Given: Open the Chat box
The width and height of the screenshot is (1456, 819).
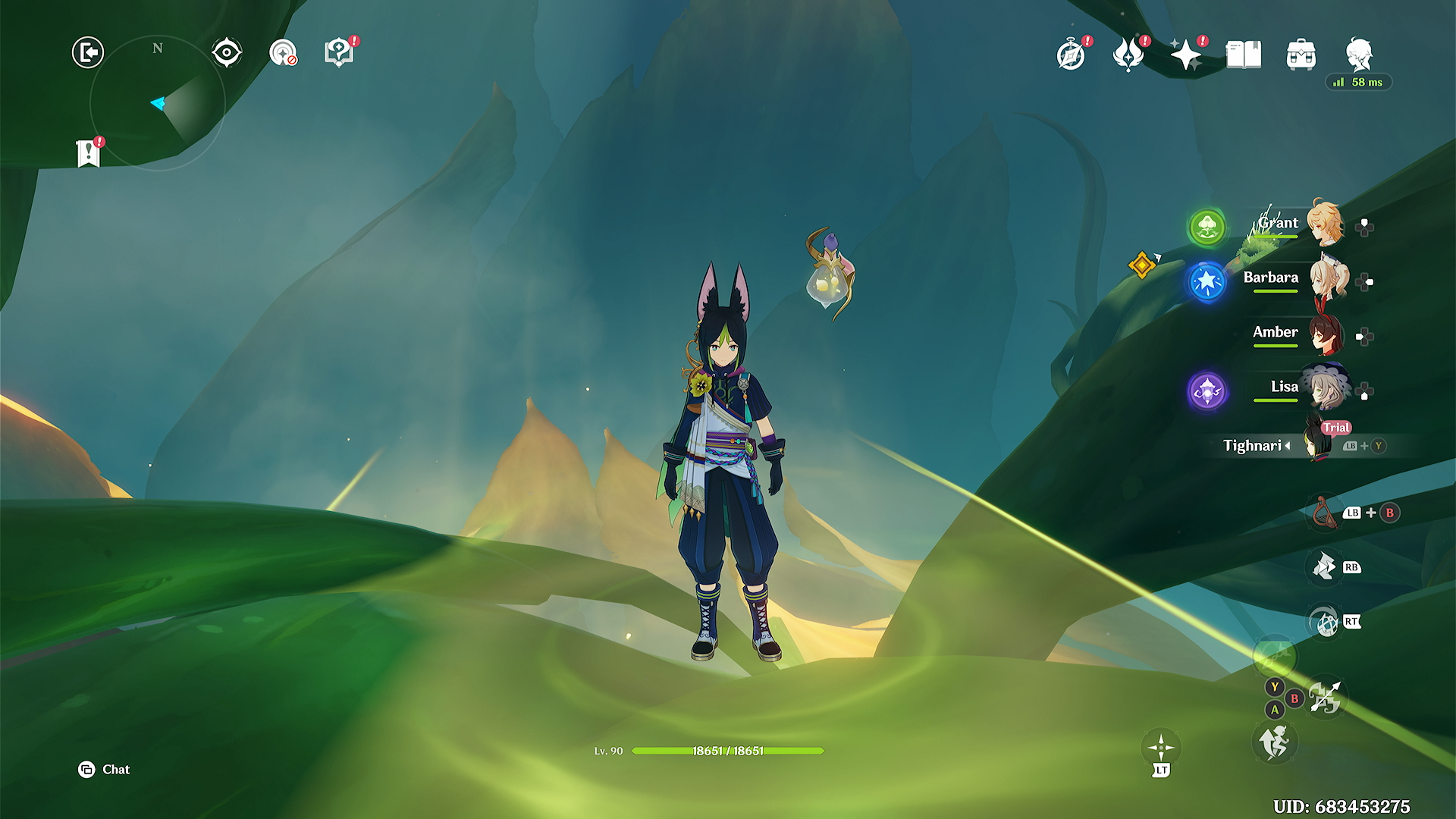Looking at the screenshot, I should tap(105, 770).
